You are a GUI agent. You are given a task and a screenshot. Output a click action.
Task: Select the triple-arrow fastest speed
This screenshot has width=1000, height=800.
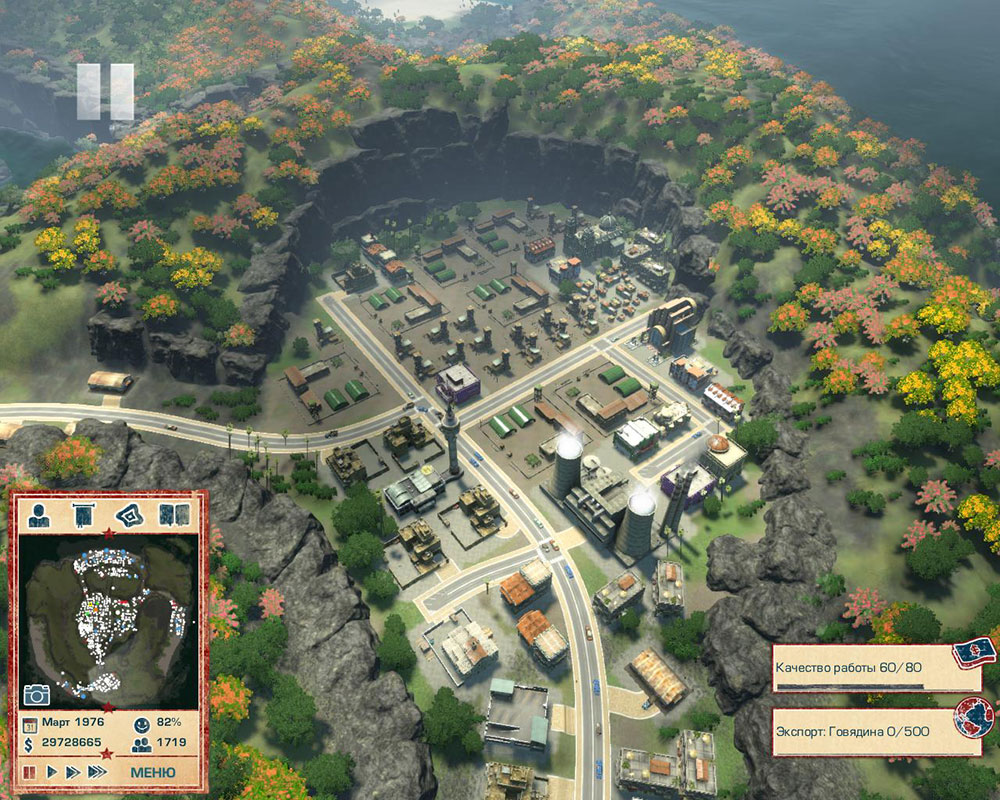tap(96, 773)
